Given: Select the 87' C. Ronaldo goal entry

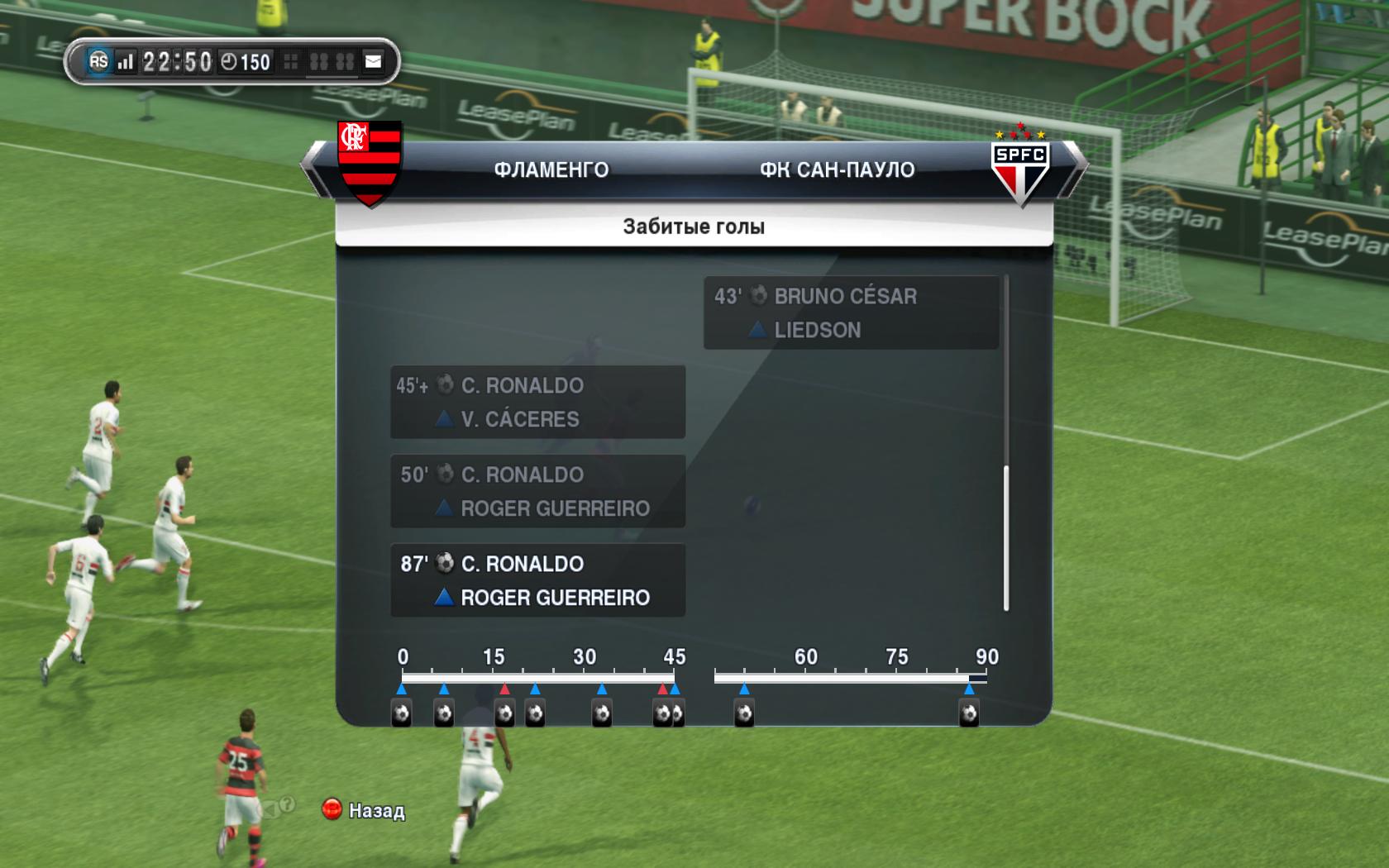Looking at the screenshot, I should [537, 580].
